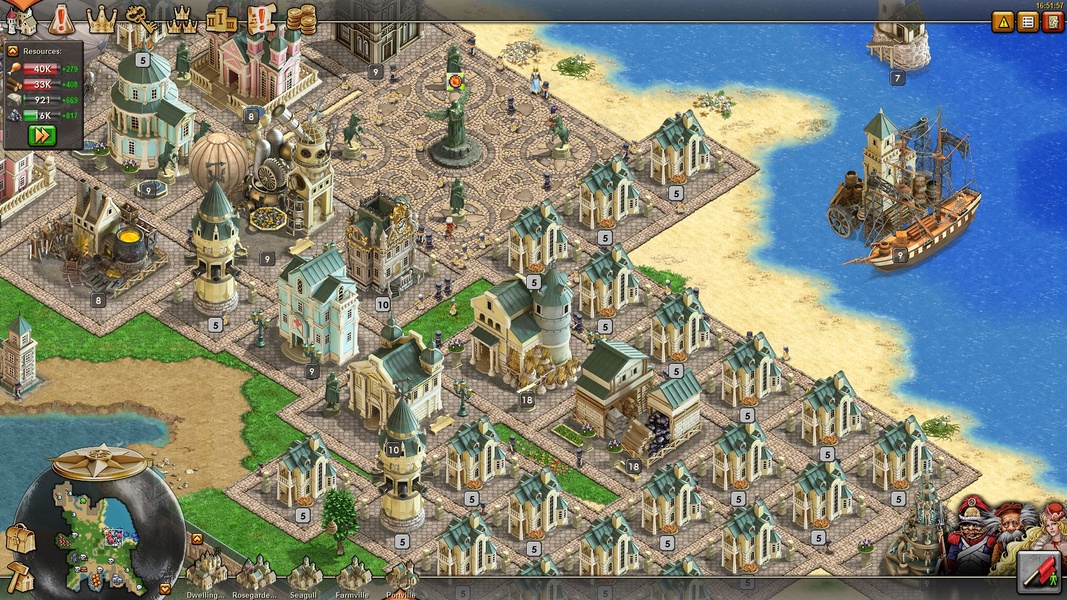Screen dimensions: 1067x600
Task: Open the gold coins stack shop
Action: [300, 18]
